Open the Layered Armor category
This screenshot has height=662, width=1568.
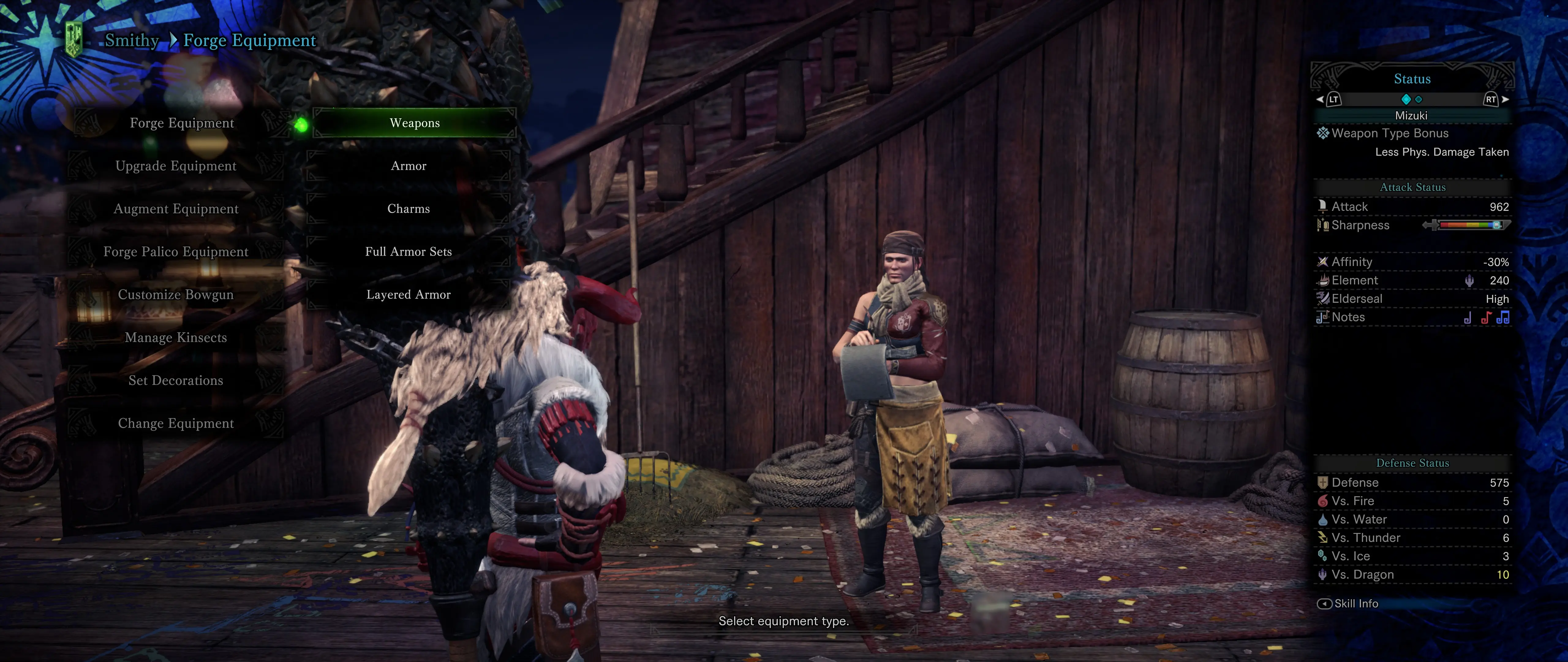pyautogui.click(x=409, y=295)
